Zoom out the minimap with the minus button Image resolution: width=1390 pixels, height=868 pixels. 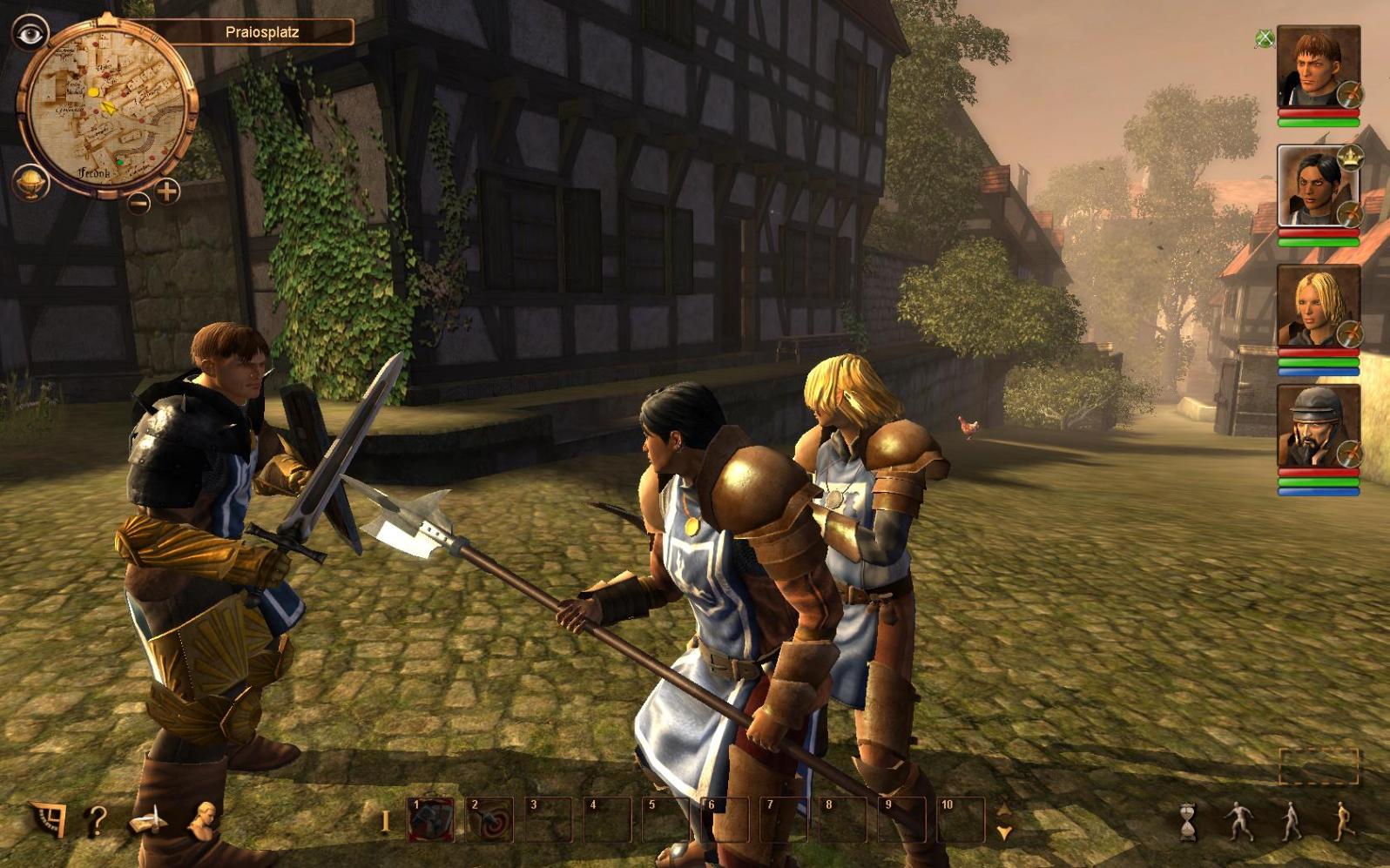click(138, 203)
